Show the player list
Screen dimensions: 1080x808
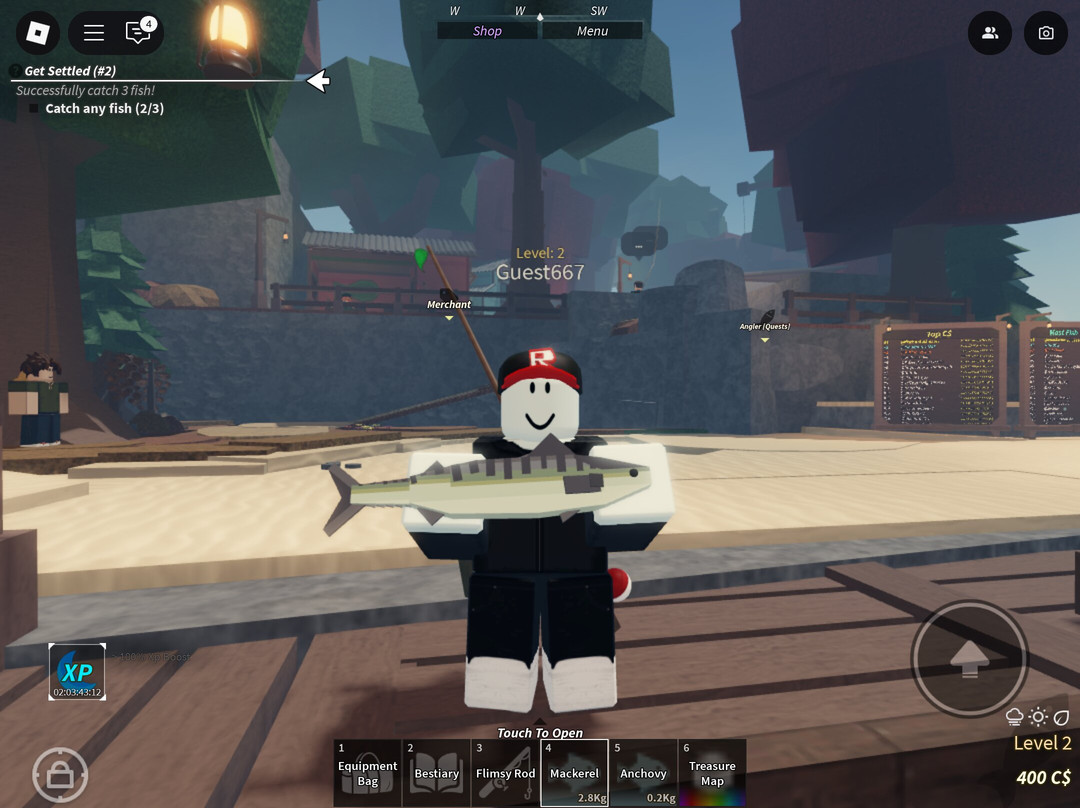click(x=990, y=33)
